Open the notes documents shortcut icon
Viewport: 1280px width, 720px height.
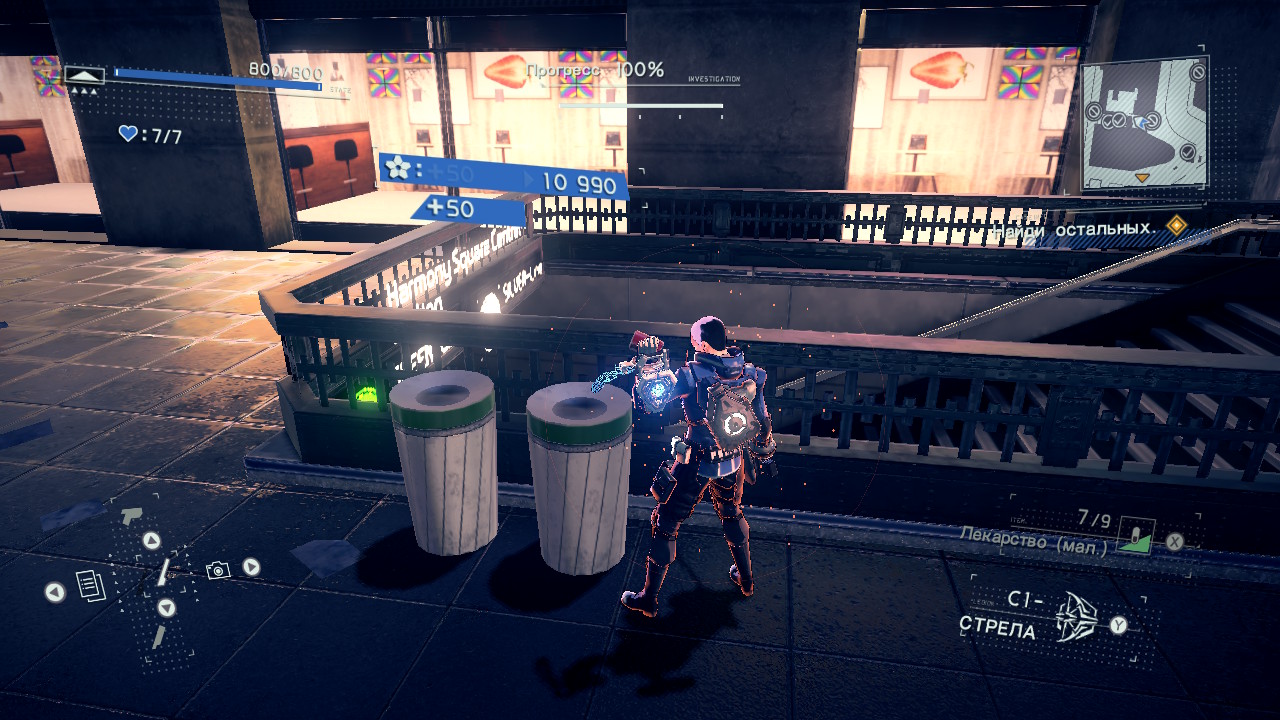coord(90,586)
